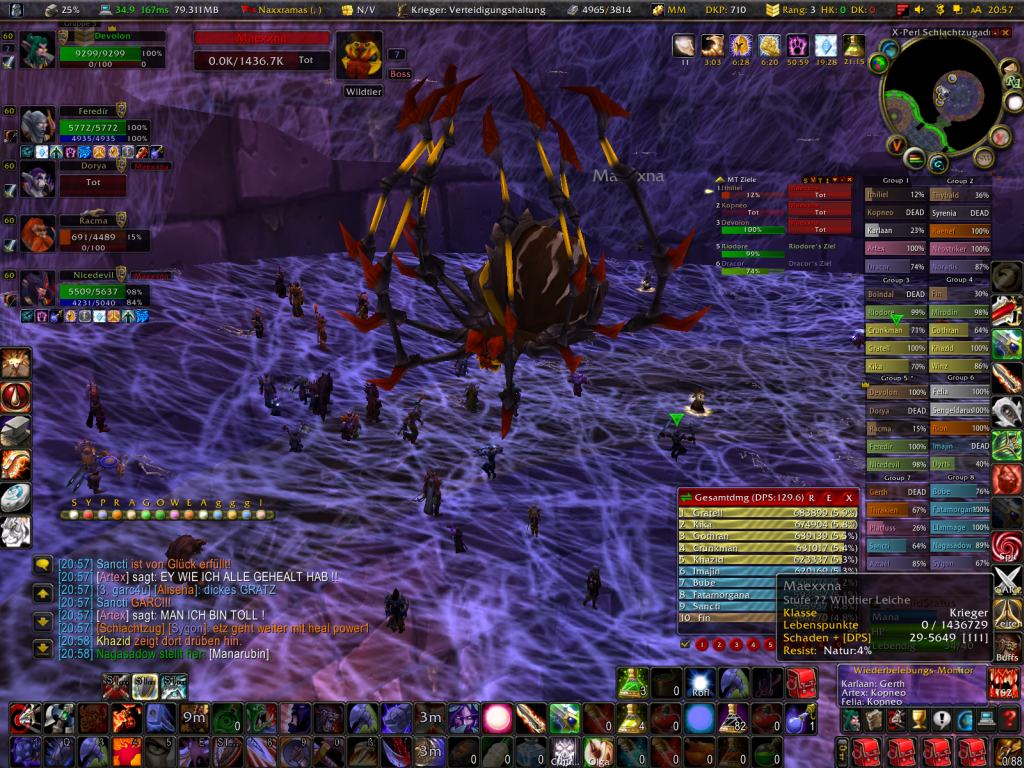Click the R reset button on damage meter
1024x768 pixels.
click(812, 496)
